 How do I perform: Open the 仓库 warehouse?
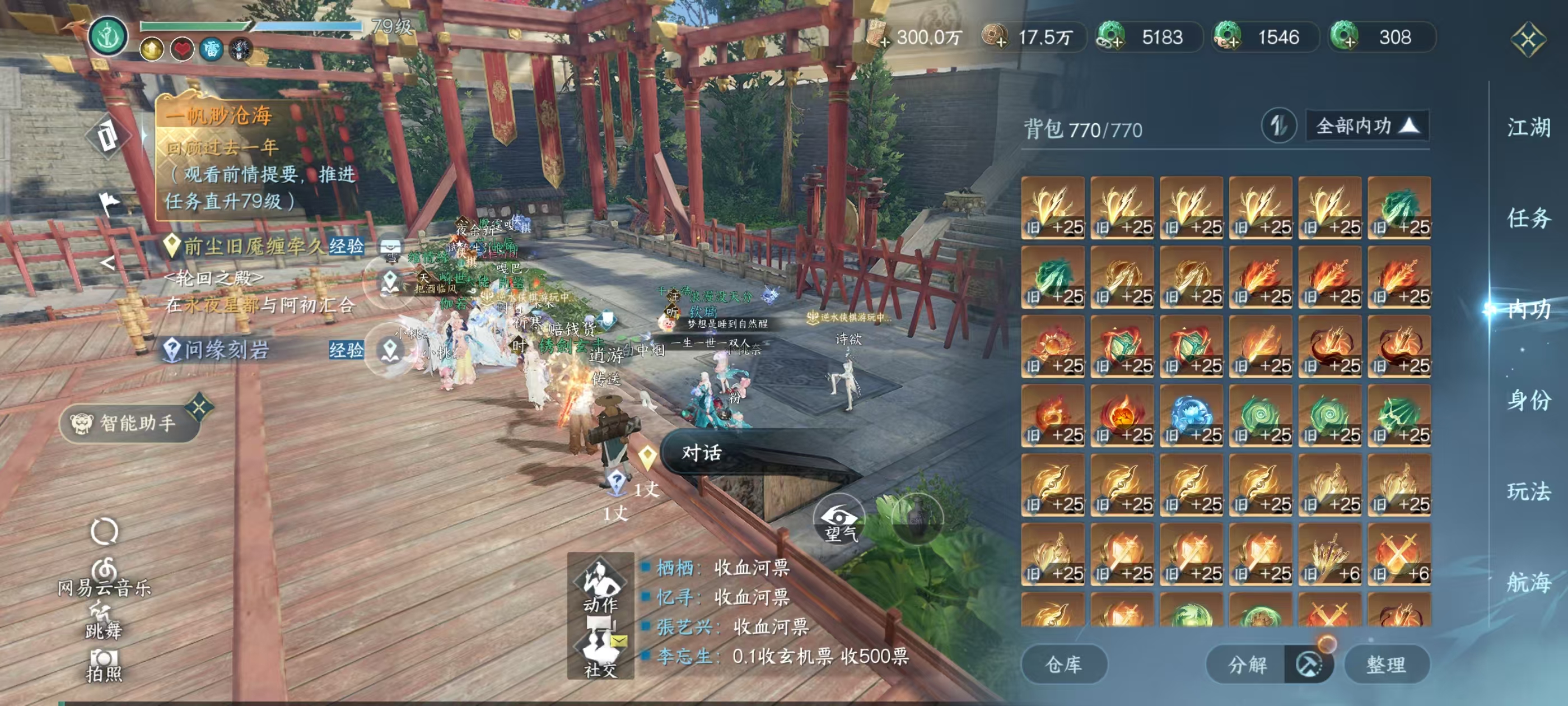(1063, 664)
